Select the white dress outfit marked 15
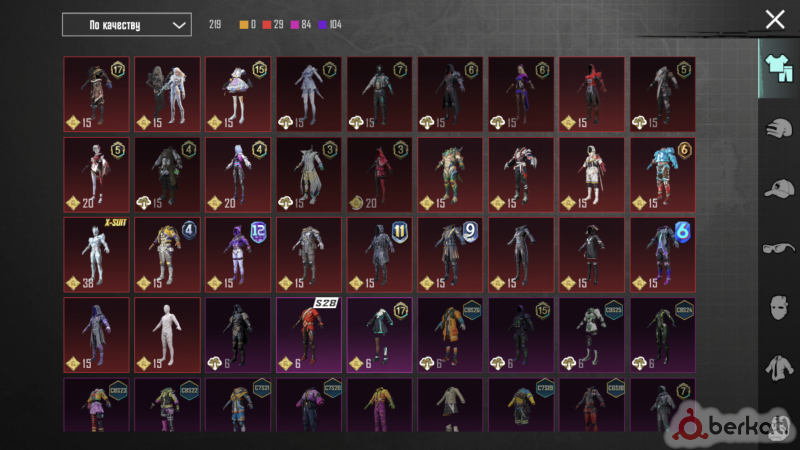Image resolution: width=800 pixels, height=450 pixels. [238, 93]
